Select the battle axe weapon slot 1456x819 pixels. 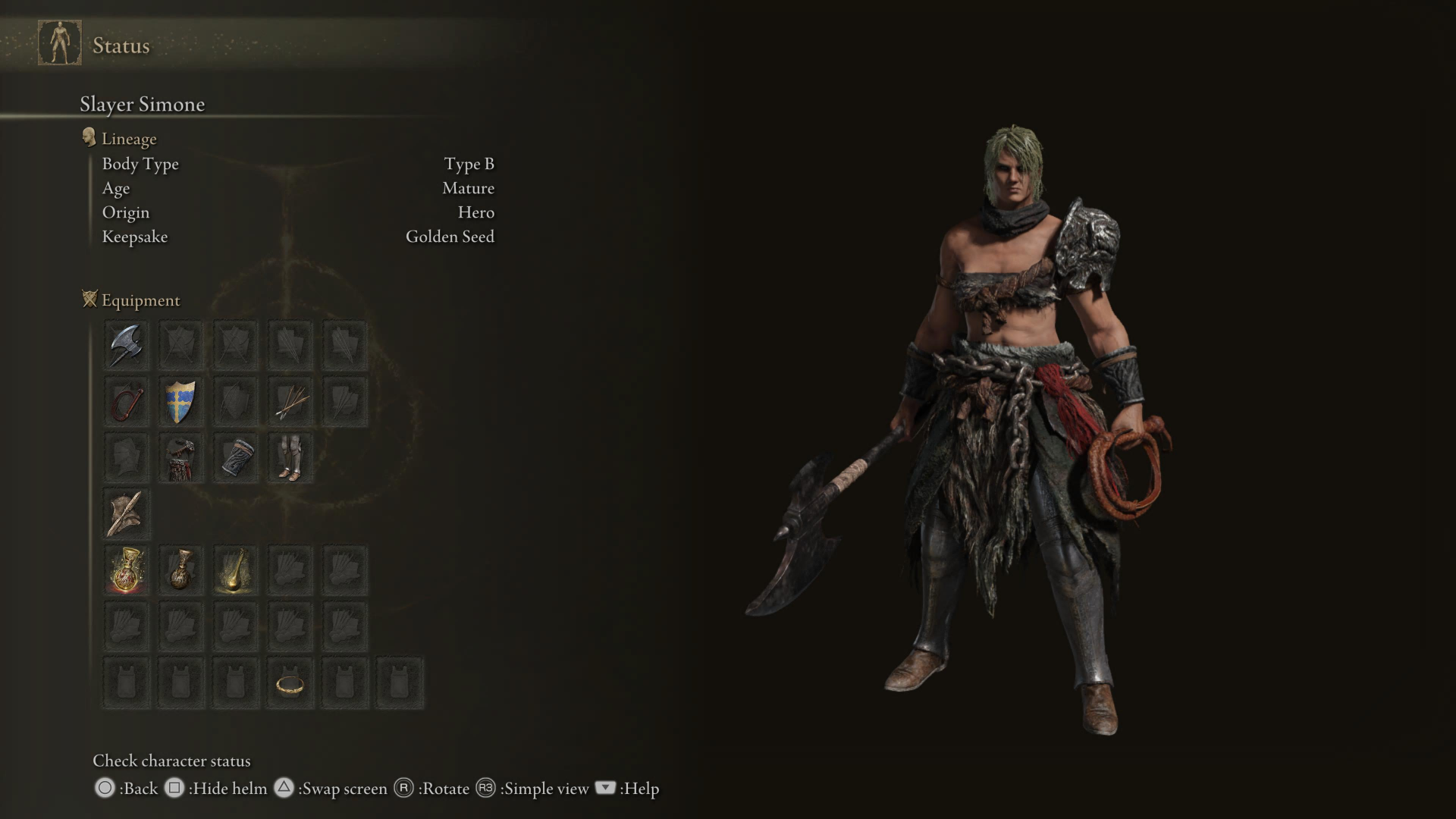[x=126, y=346]
